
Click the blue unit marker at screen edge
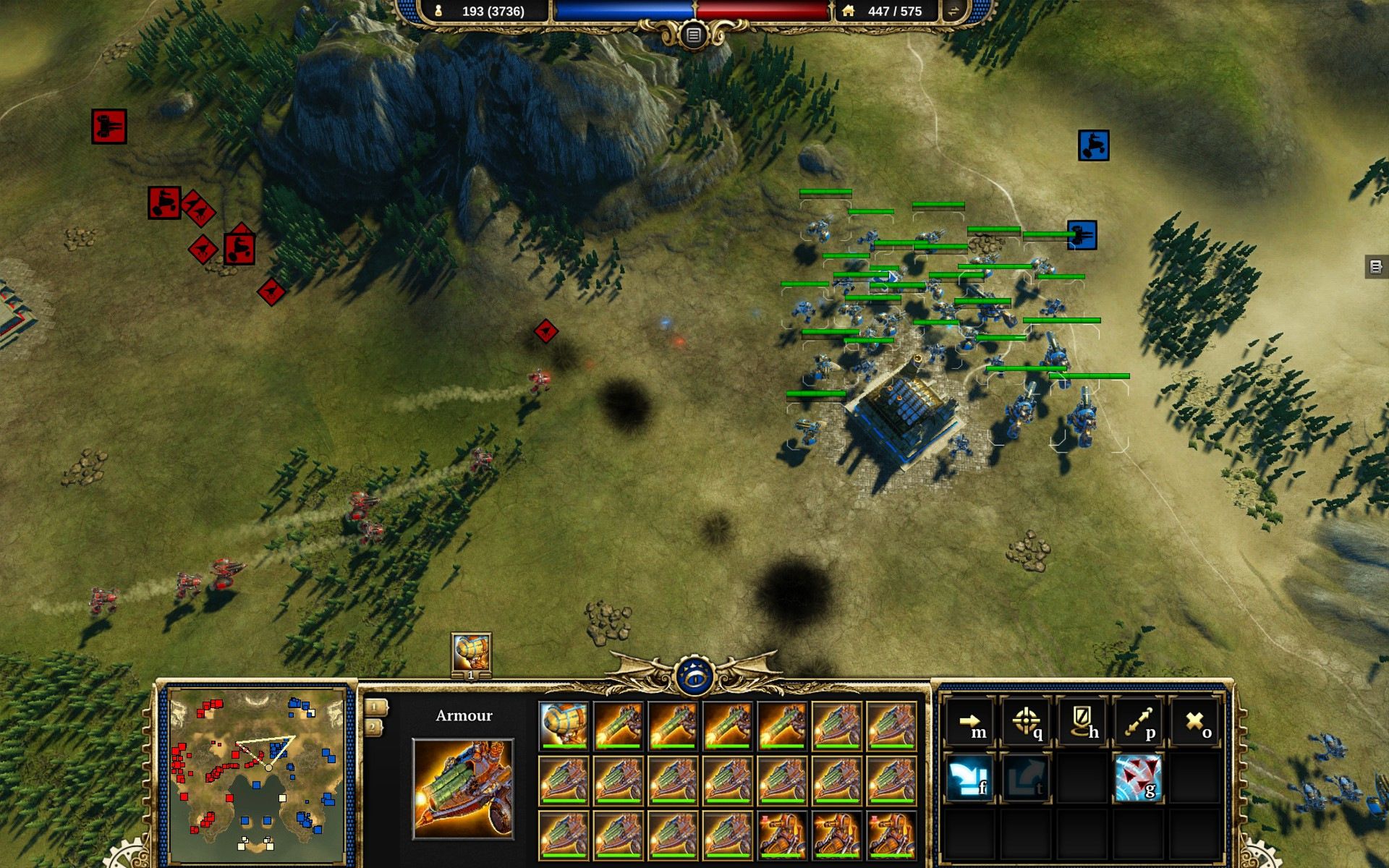pyautogui.click(x=1093, y=145)
